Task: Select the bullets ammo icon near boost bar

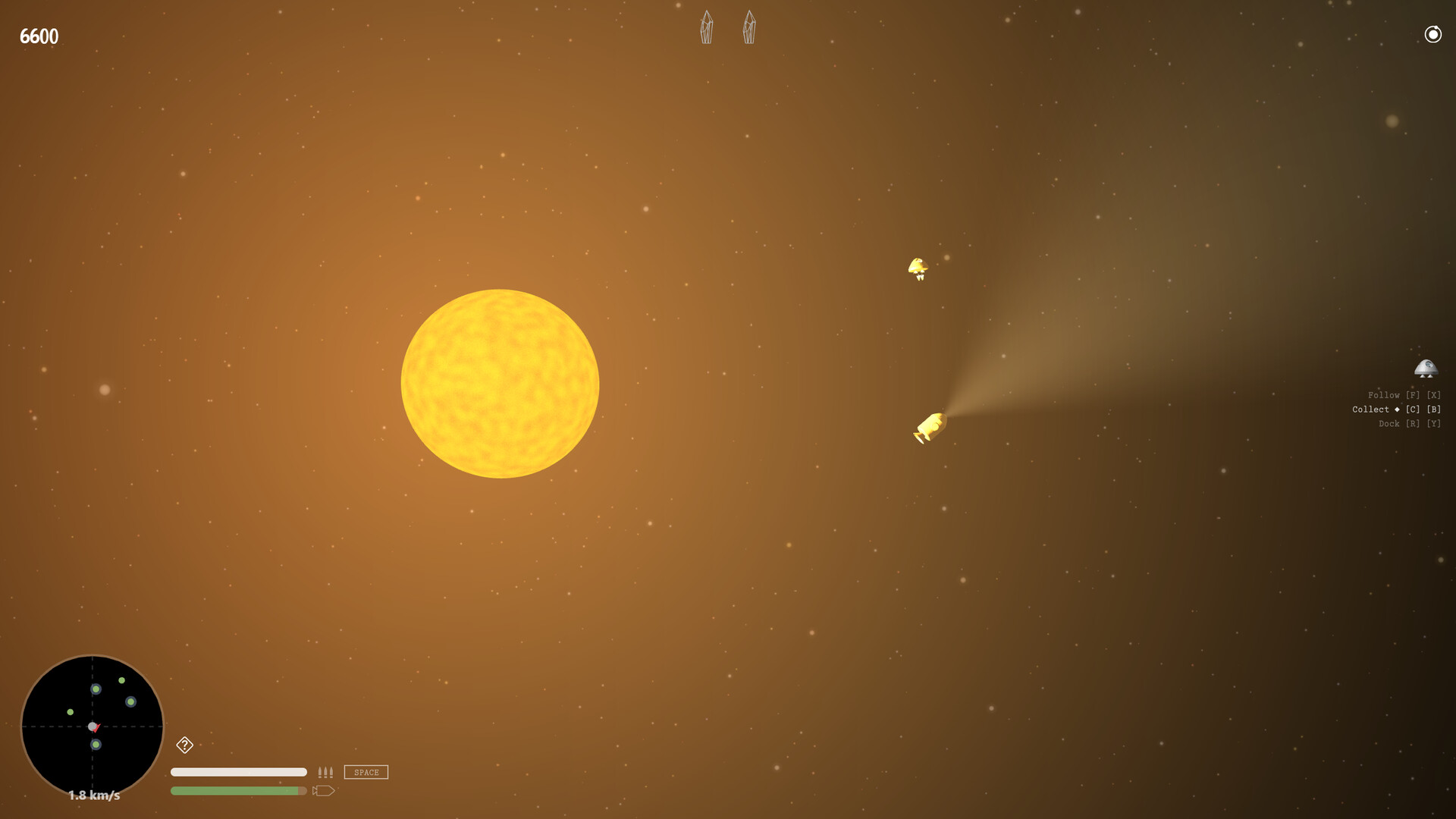Action: (x=325, y=771)
